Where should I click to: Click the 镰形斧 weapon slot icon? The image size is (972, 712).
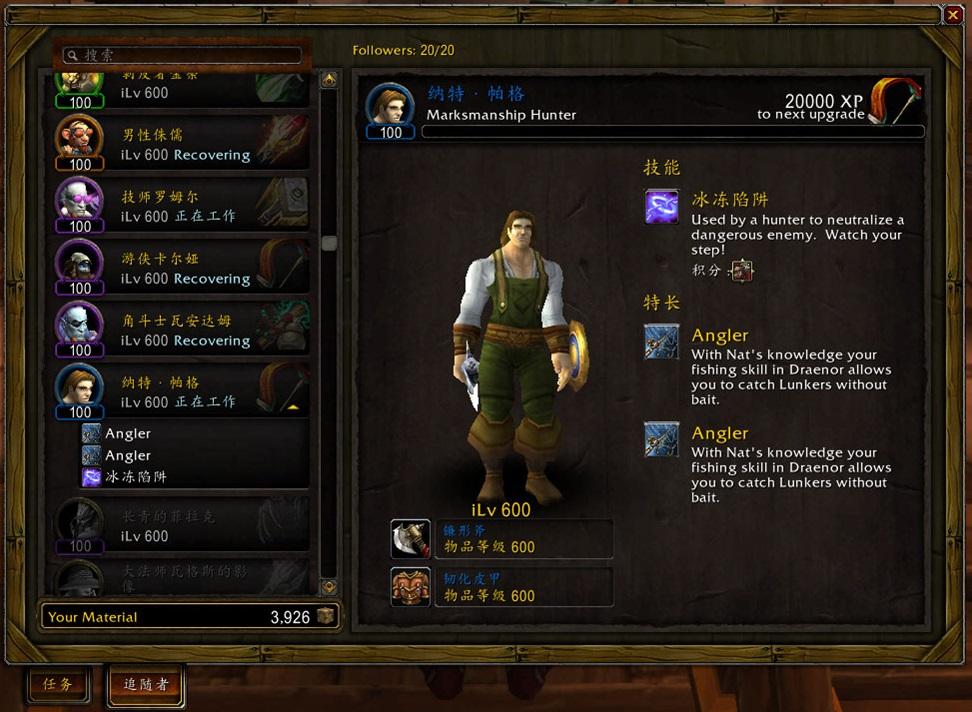point(410,539)
